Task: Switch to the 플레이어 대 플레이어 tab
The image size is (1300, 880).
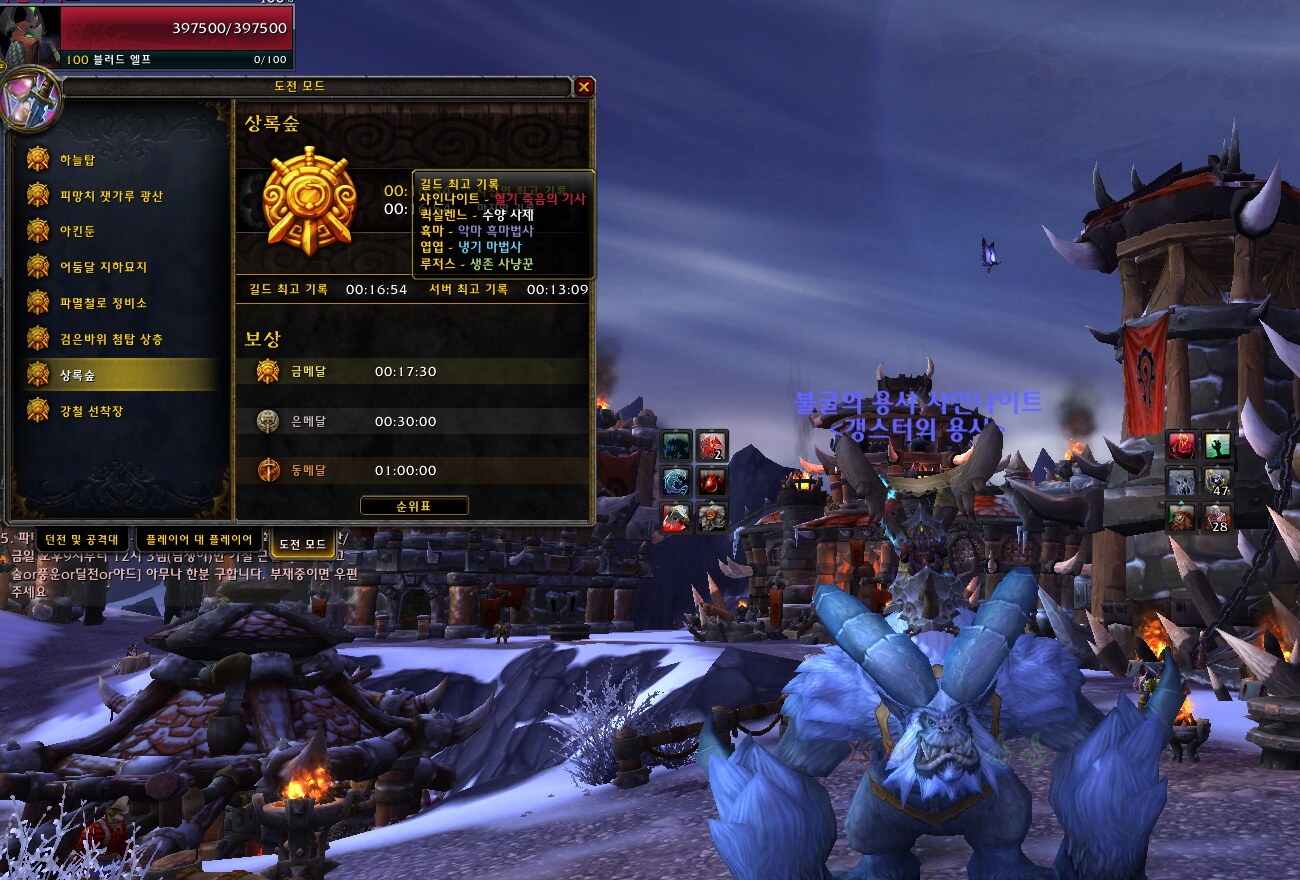Action: click(x=199, y=541)
